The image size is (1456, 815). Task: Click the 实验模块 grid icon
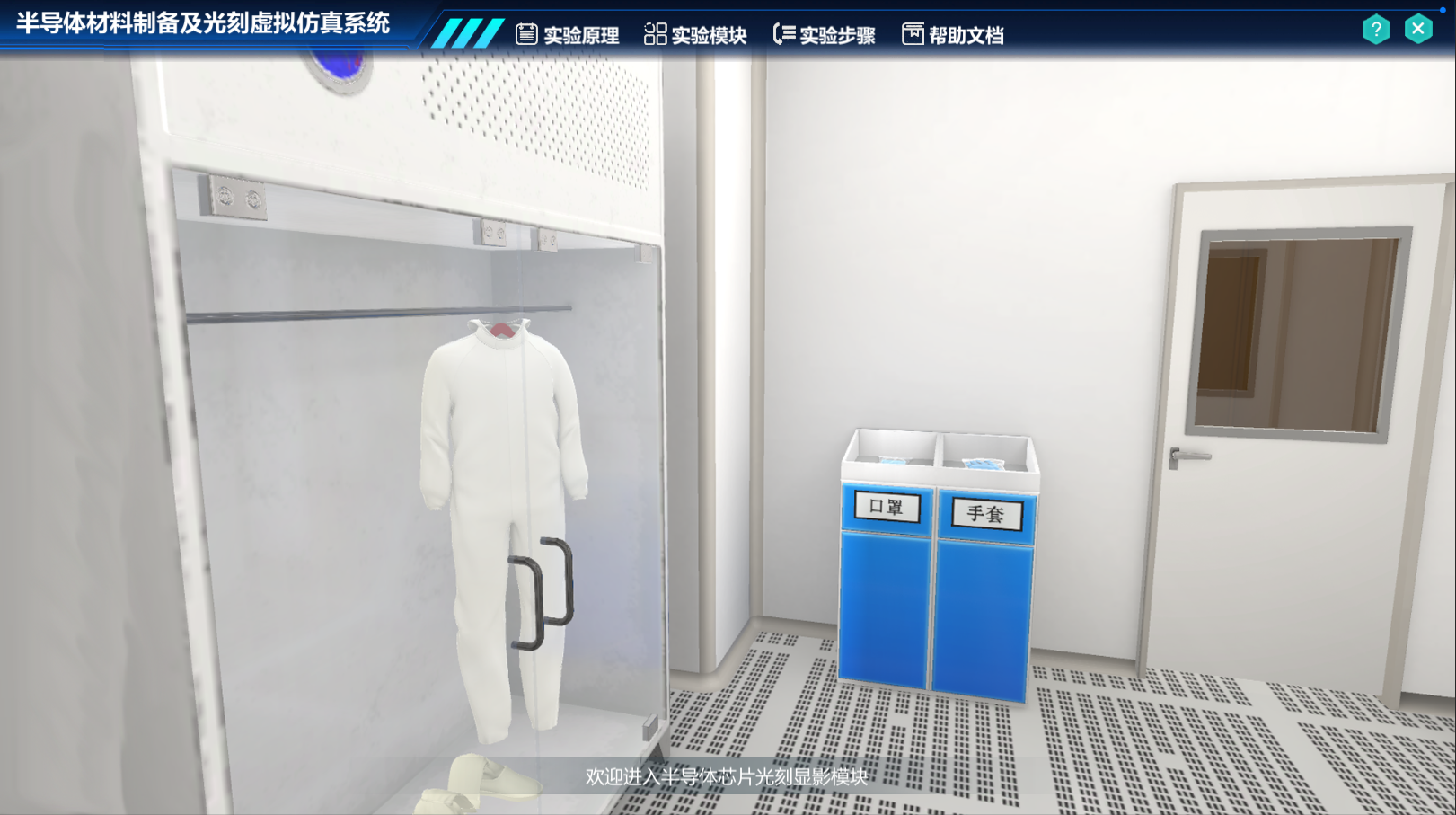coord(655,33)
